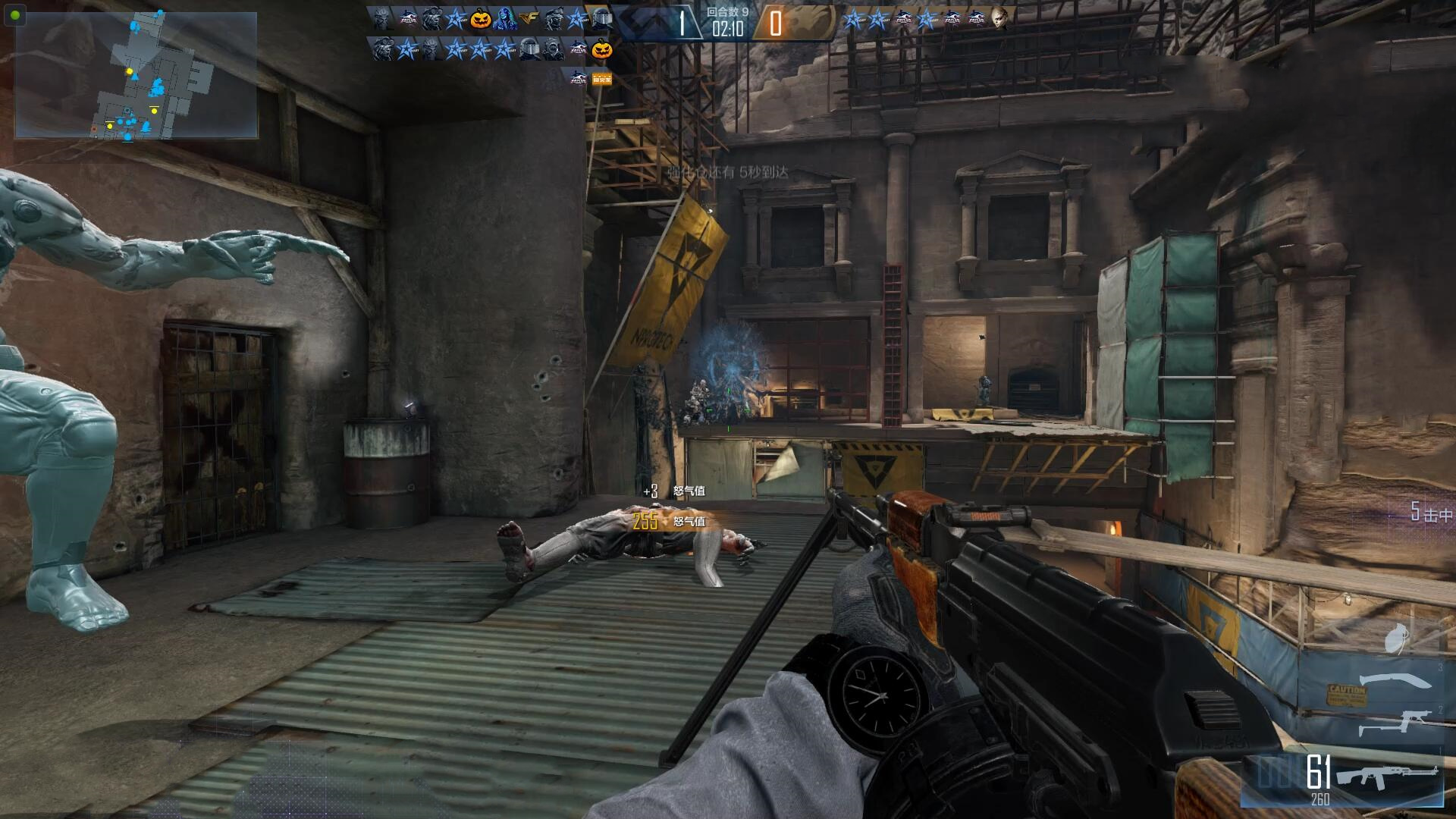Screen dimensions: 1456x819
Task: Select the CF logo player avatar
Action: click(529, 20)
